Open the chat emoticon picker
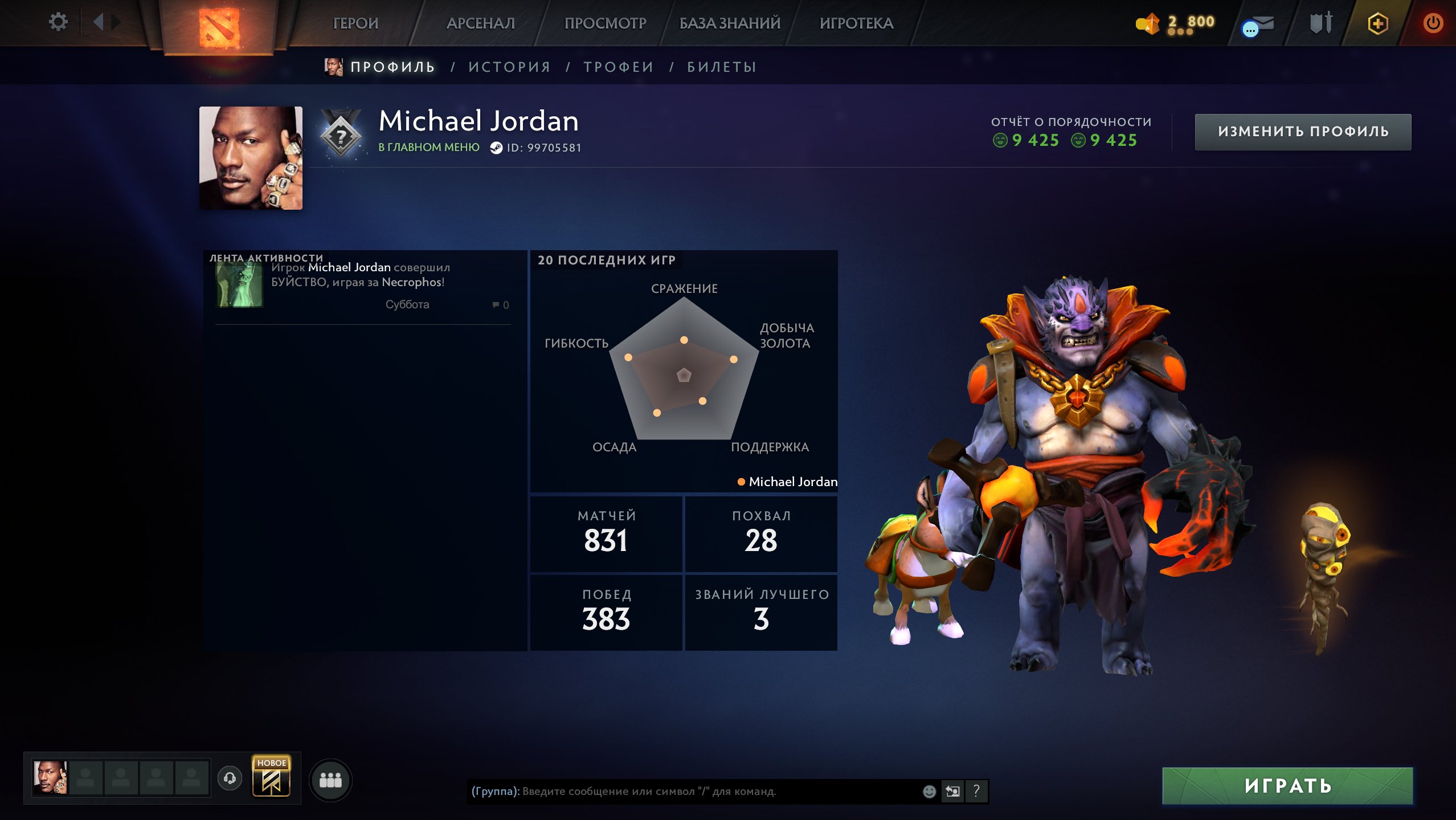 pos(929,791)
